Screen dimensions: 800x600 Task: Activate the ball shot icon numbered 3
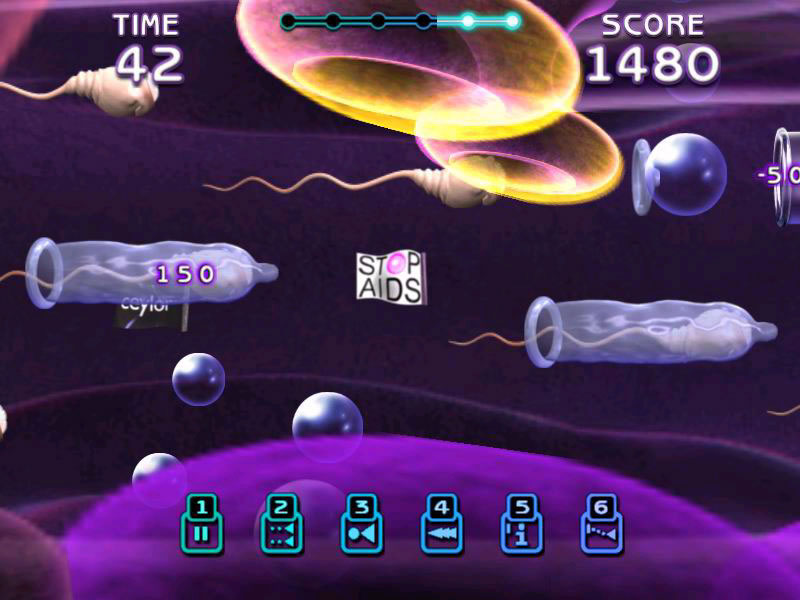pyautogui.click(x=361, y=525)
